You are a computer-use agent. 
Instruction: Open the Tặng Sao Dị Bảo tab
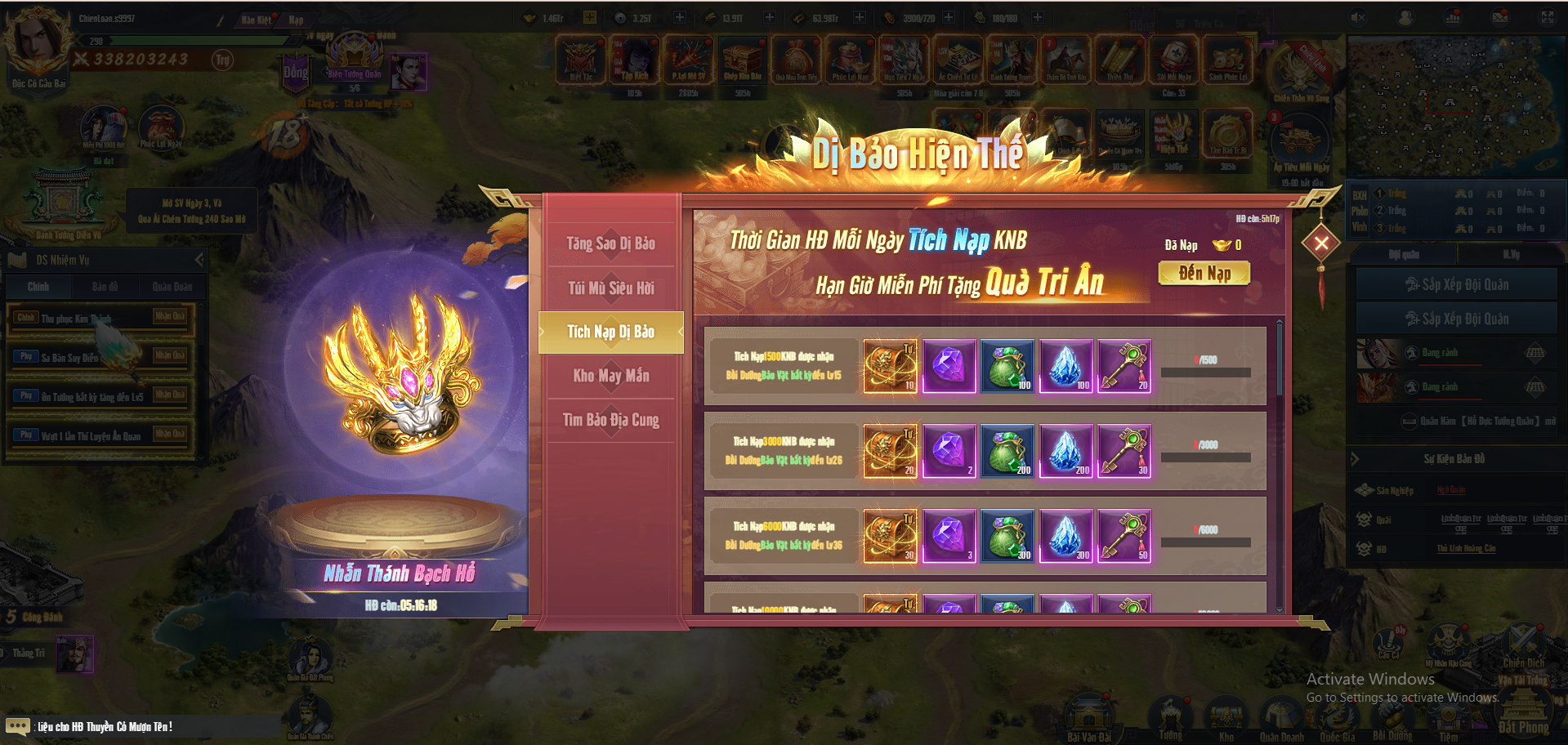[610, 243]
